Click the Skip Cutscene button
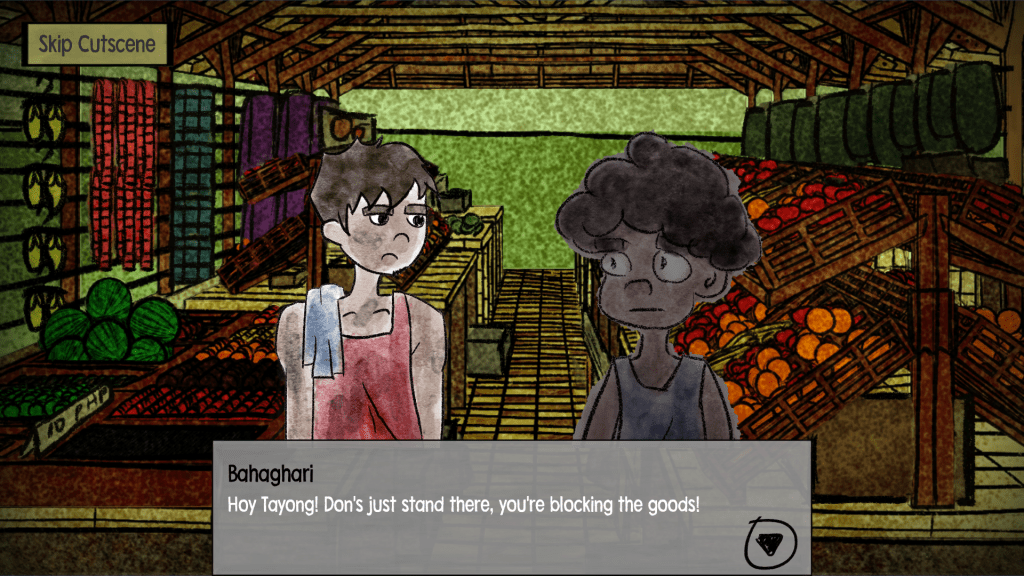Screen dimensions: 1024x576 pyautogui.click(x=97, y=44)
